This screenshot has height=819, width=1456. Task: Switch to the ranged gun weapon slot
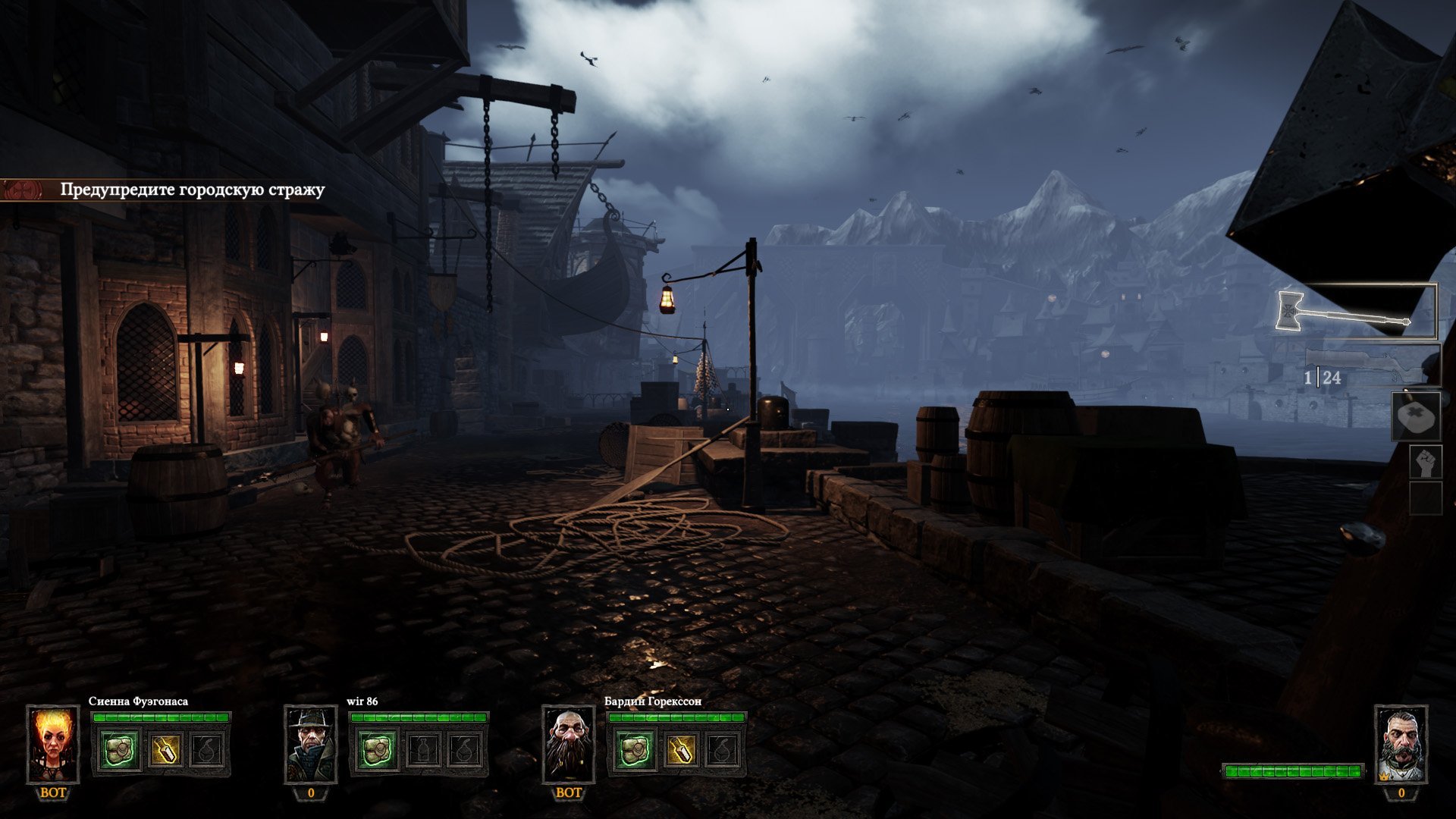[1373, 367]
